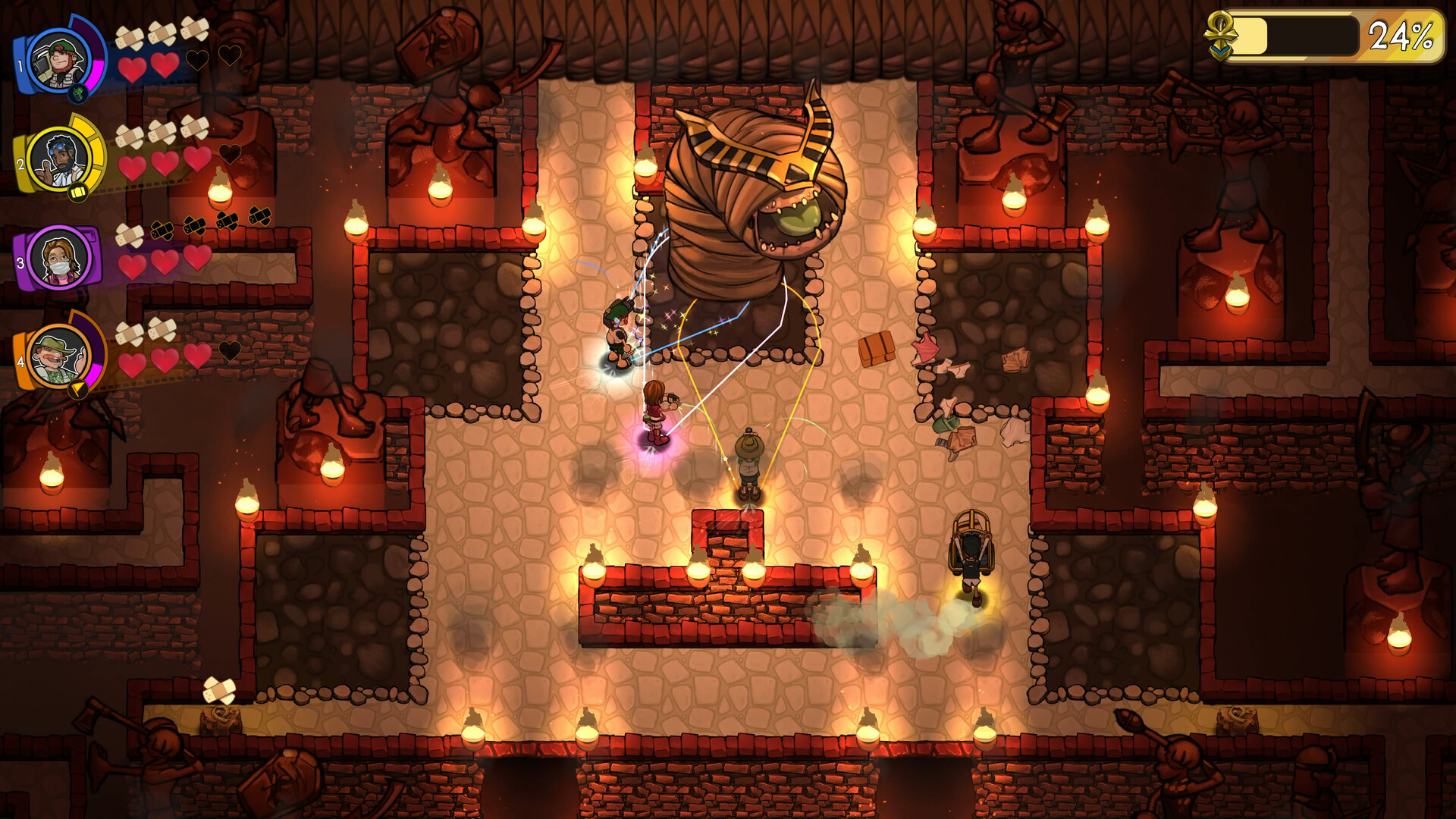The width and height of the screenshot is (1456, 819).
Task: Toggle Player 2's darkened heart
Action: click(x=230, y=152)
